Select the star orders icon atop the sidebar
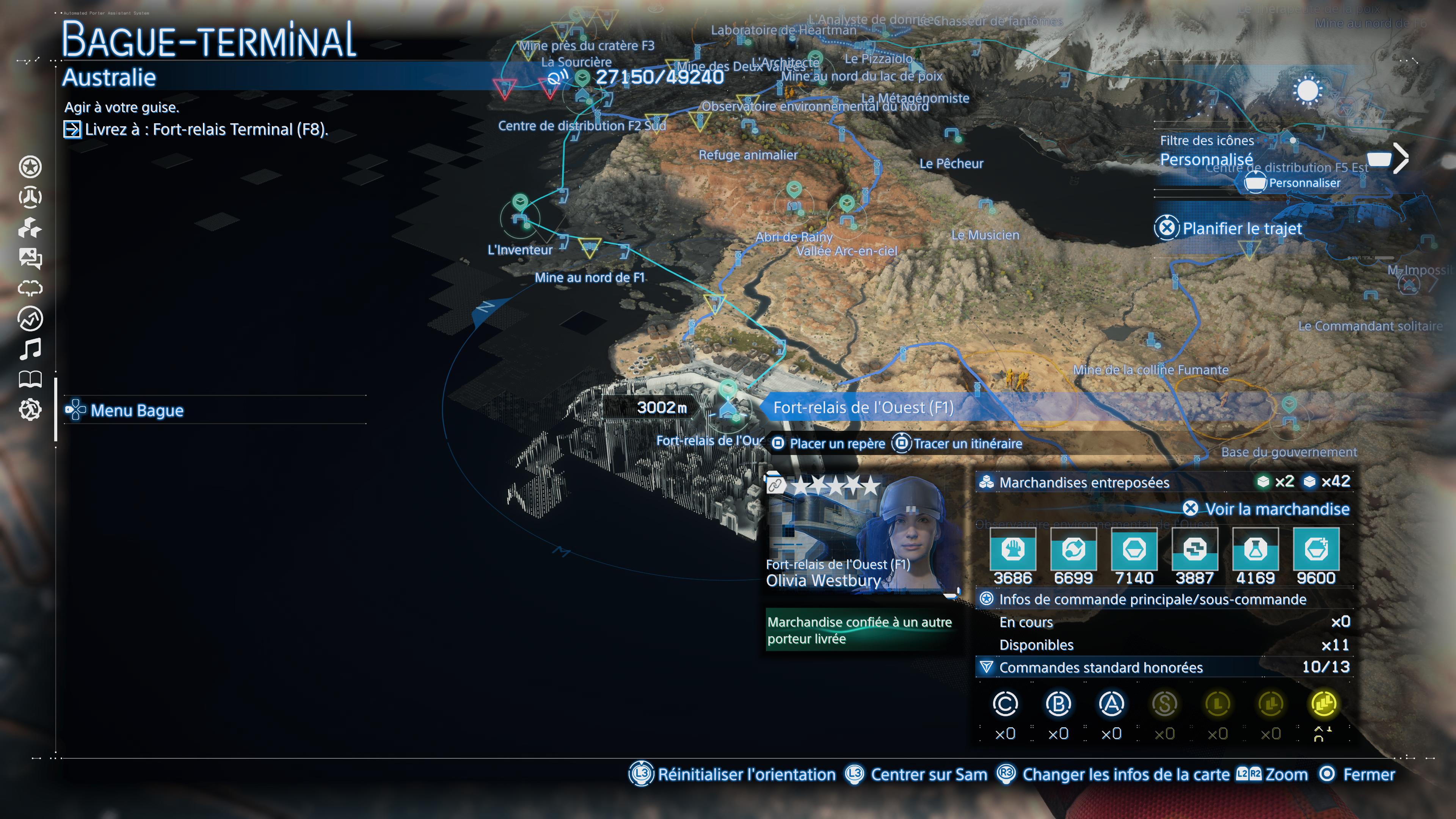Screen dimensions: 1456x819 point(31,167)
